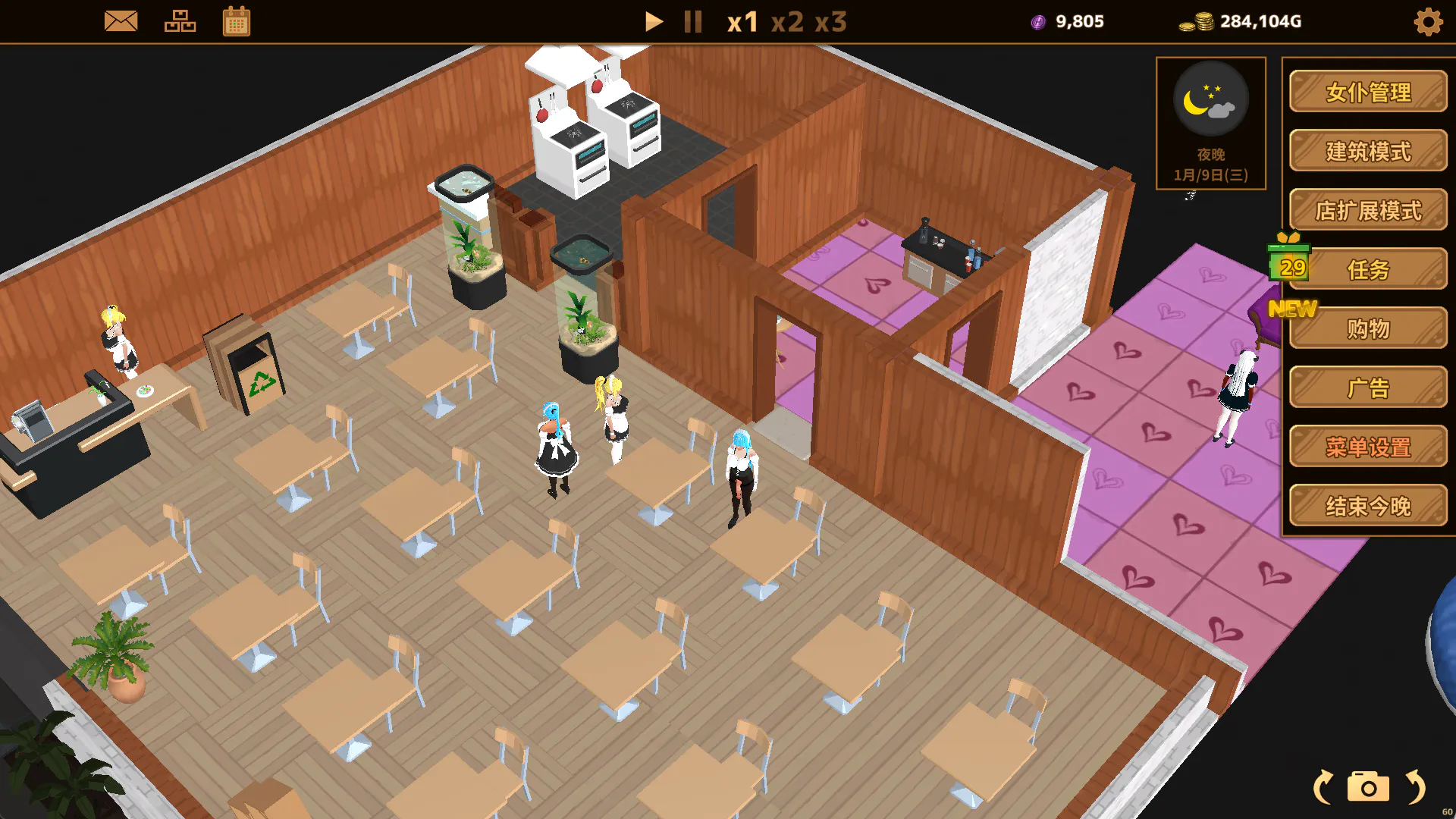The width and height of the screenshot is (1456, 819).
Task: Rotate camera with the right arrow
Action: [1415, 787]
